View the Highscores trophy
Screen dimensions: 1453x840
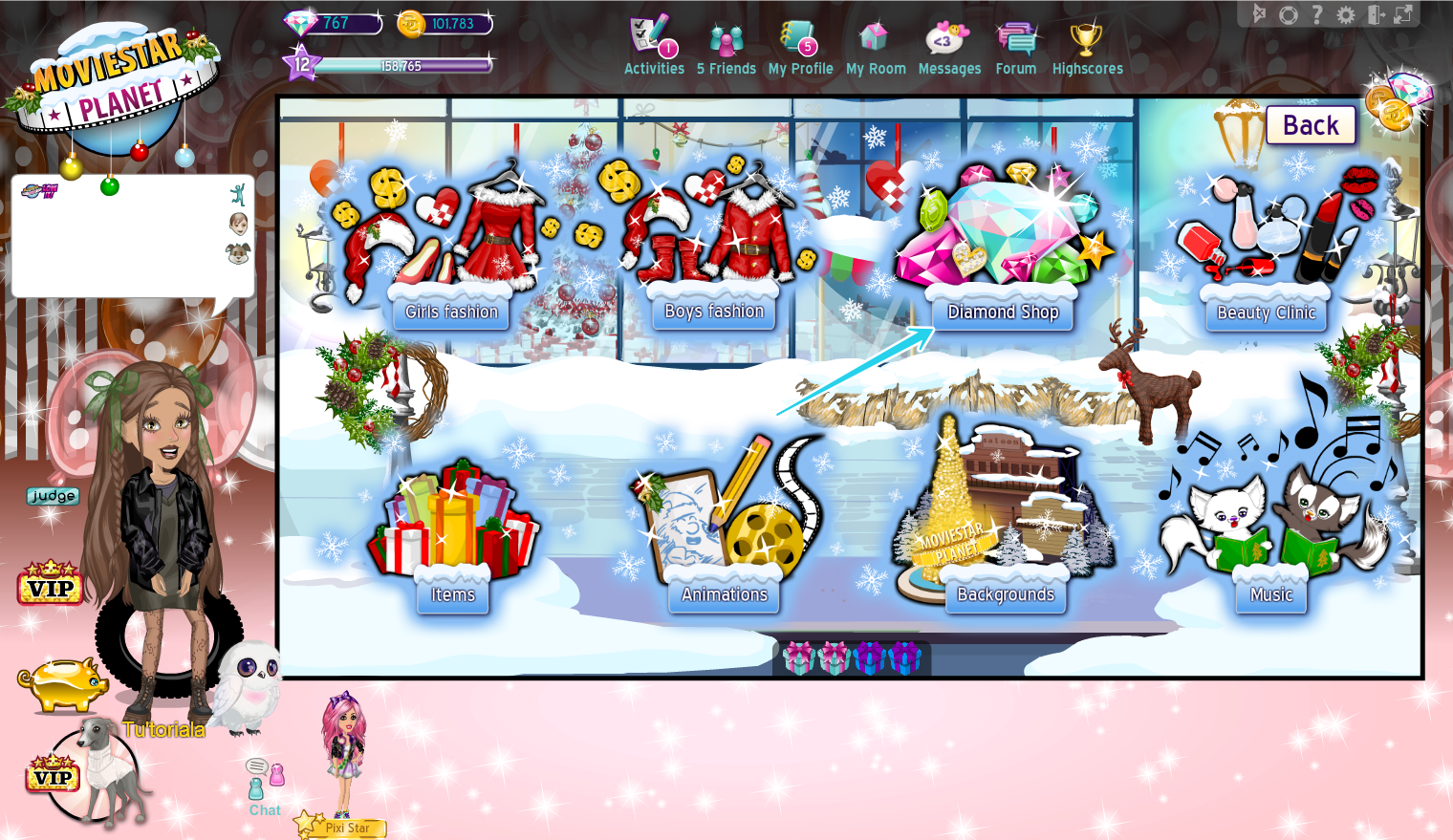click(x=1087, y=45)
